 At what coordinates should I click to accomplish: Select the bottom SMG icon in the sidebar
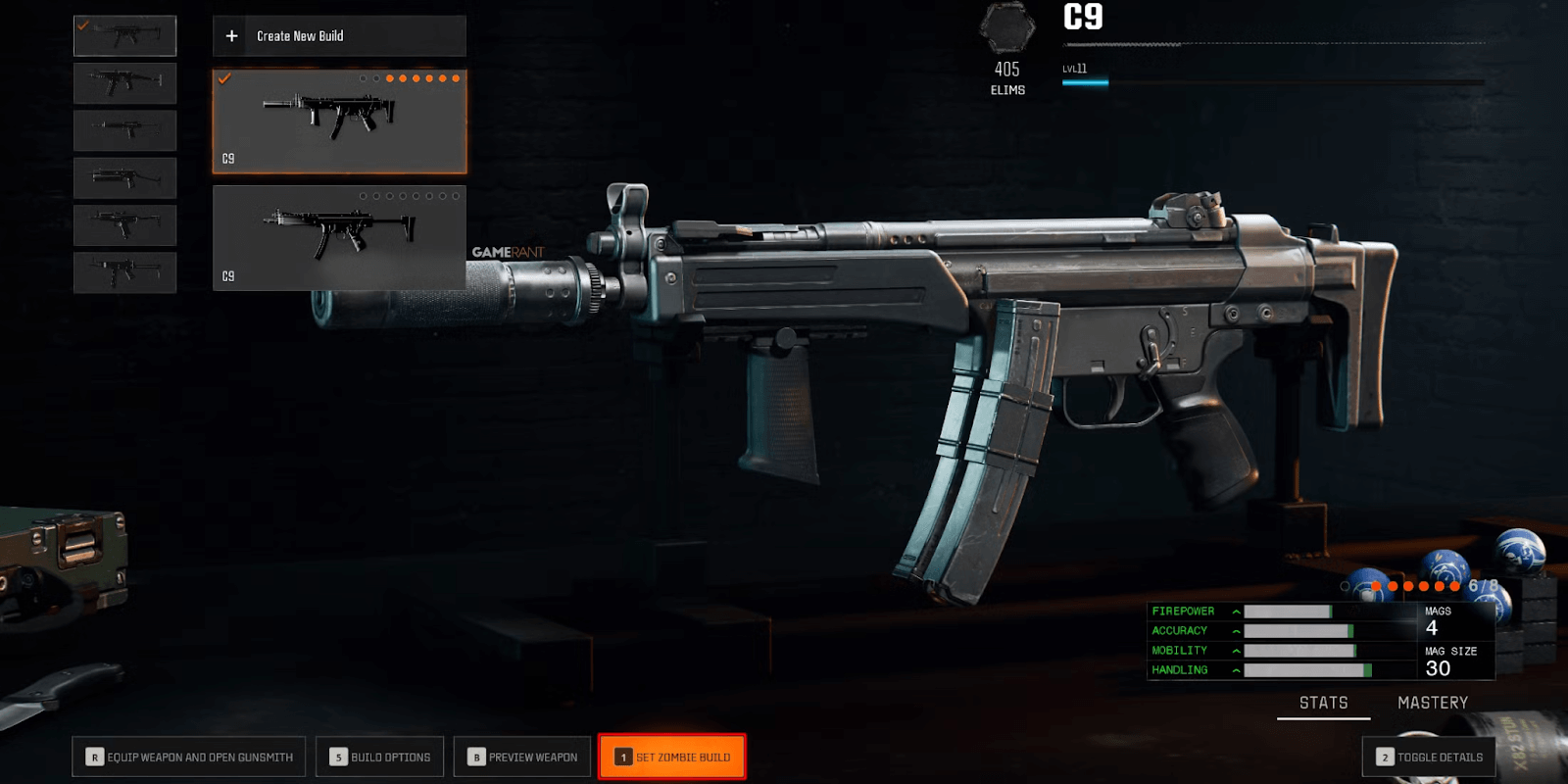click(x=124, y=272)
